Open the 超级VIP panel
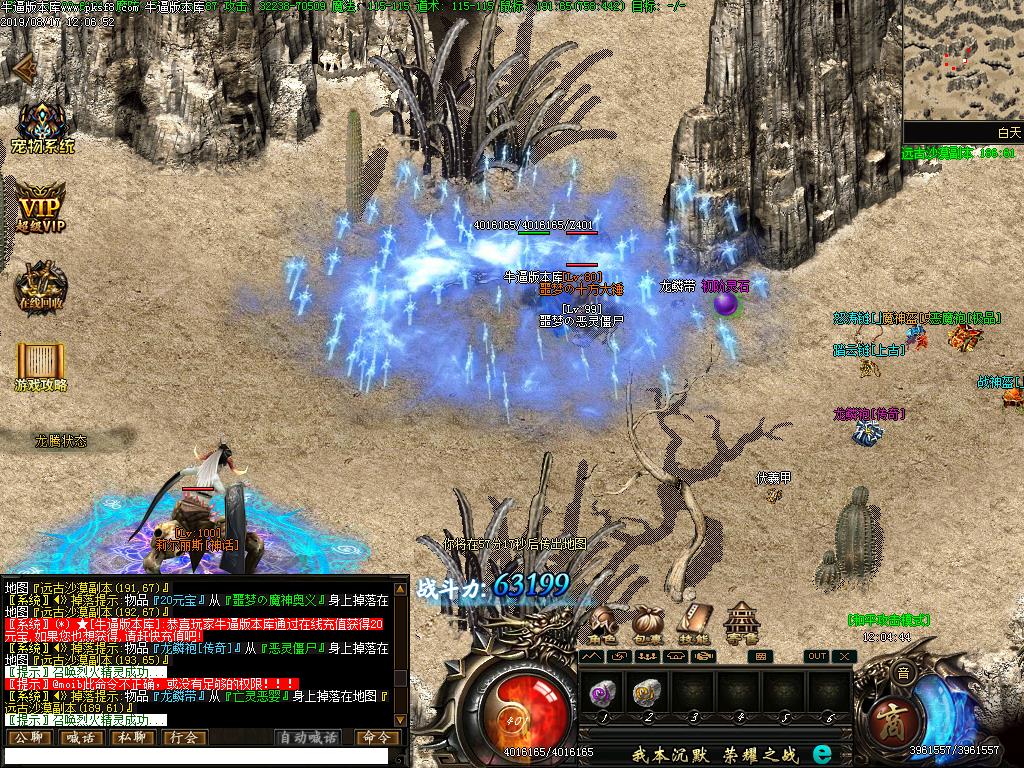Viewport: 1024px width, 768px height. click(42, 206)
